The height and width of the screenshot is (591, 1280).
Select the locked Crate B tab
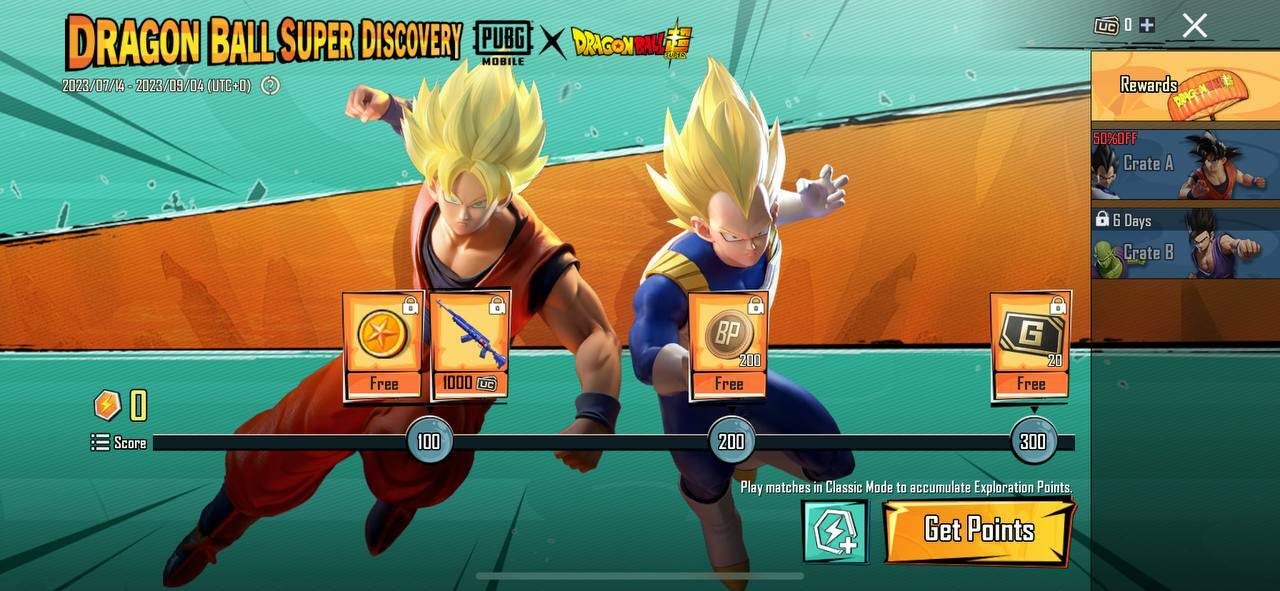point(1184,242)
